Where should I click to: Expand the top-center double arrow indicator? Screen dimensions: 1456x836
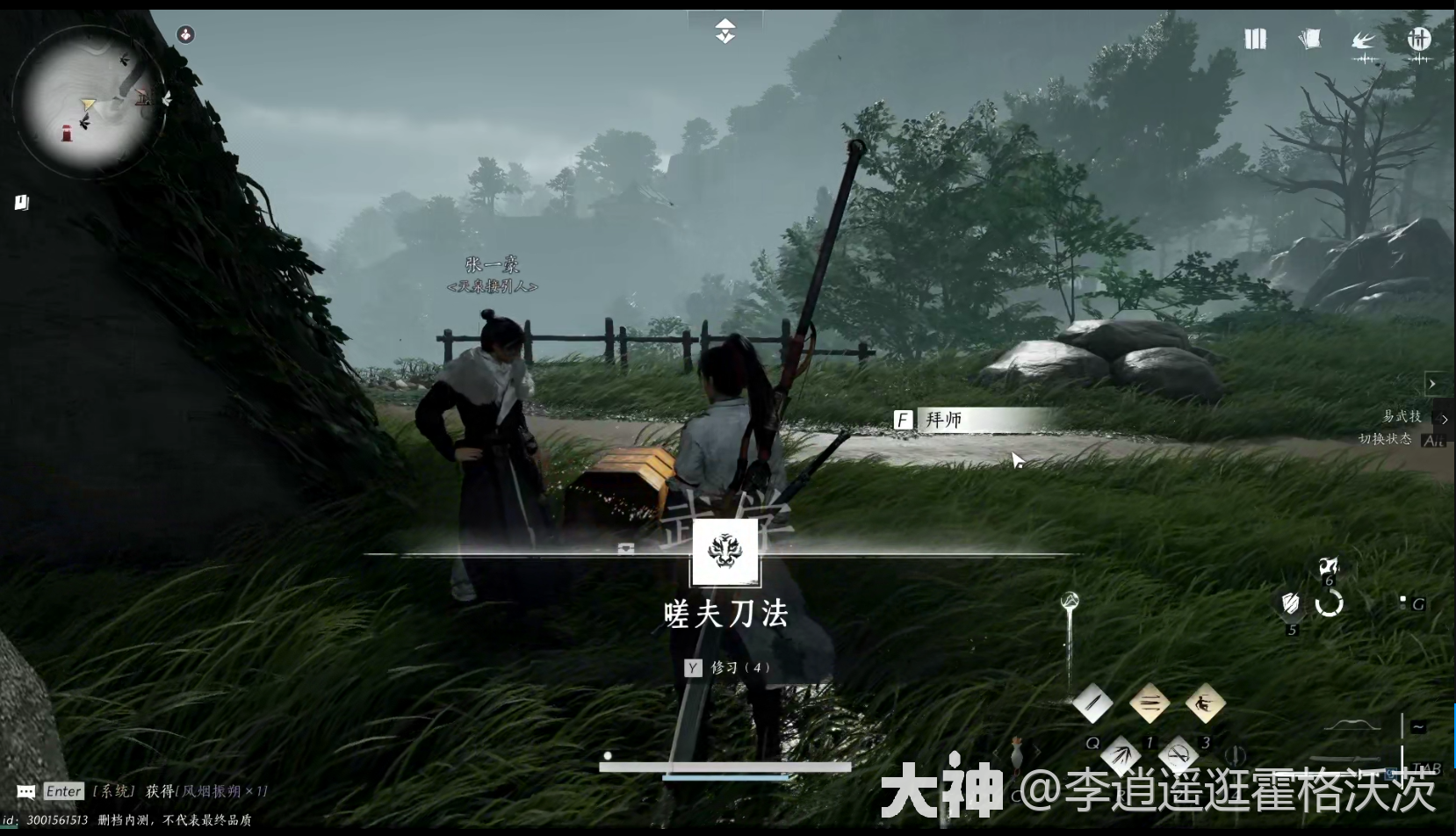(726, 31)
